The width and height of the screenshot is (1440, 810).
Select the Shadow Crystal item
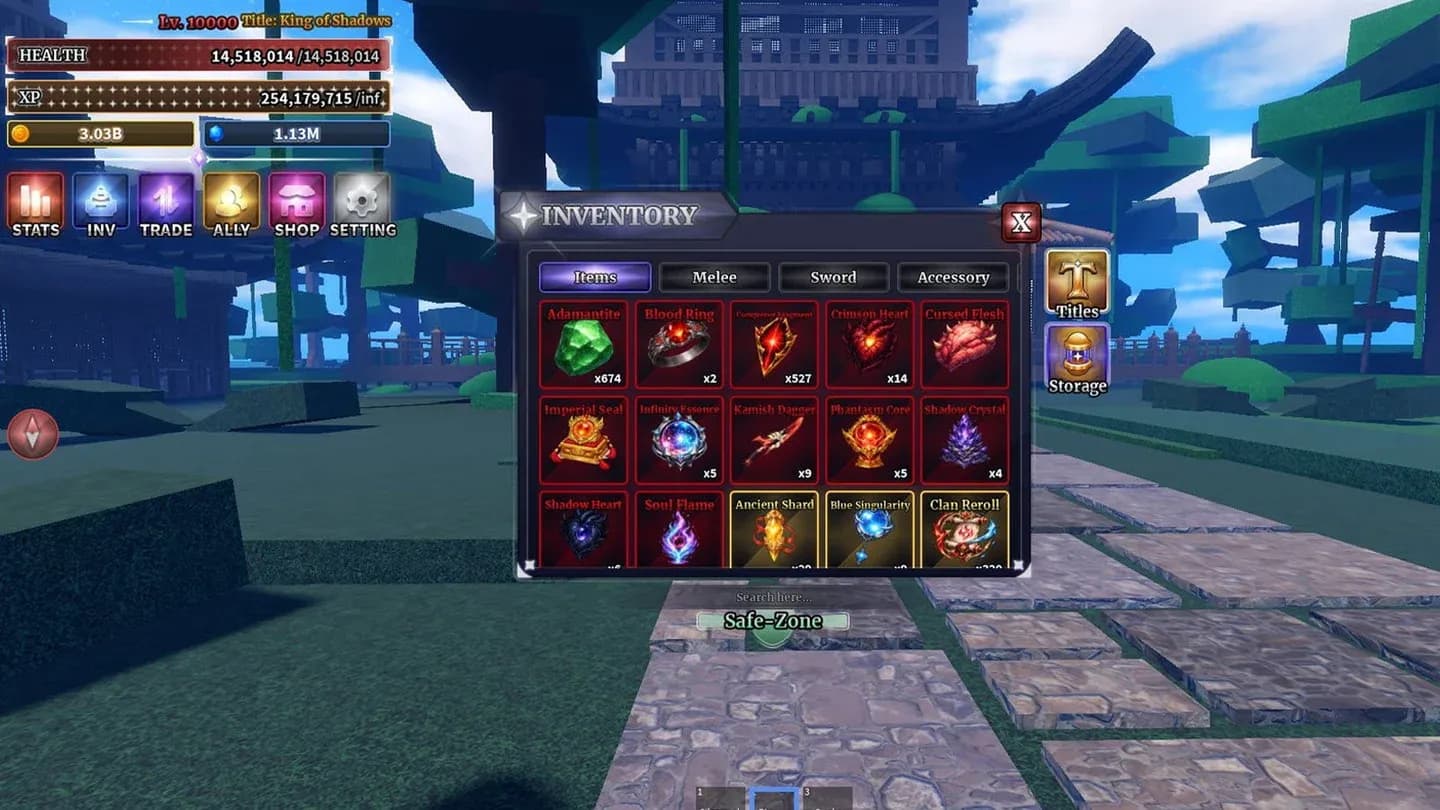click(x=963, y=440)
